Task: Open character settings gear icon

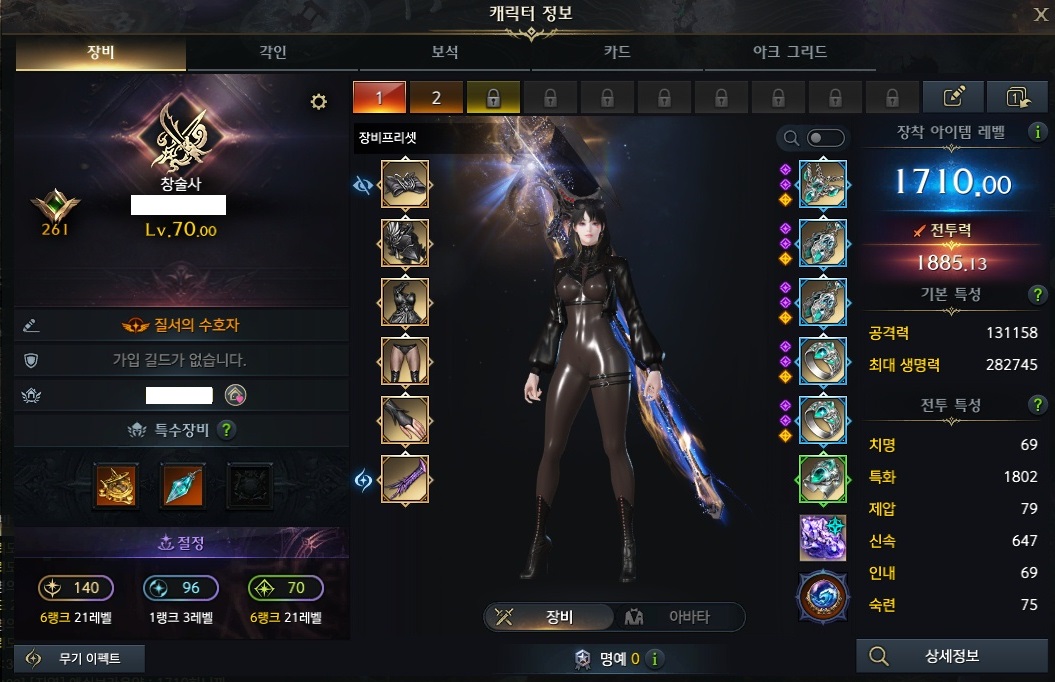Action: coord(319,101)
